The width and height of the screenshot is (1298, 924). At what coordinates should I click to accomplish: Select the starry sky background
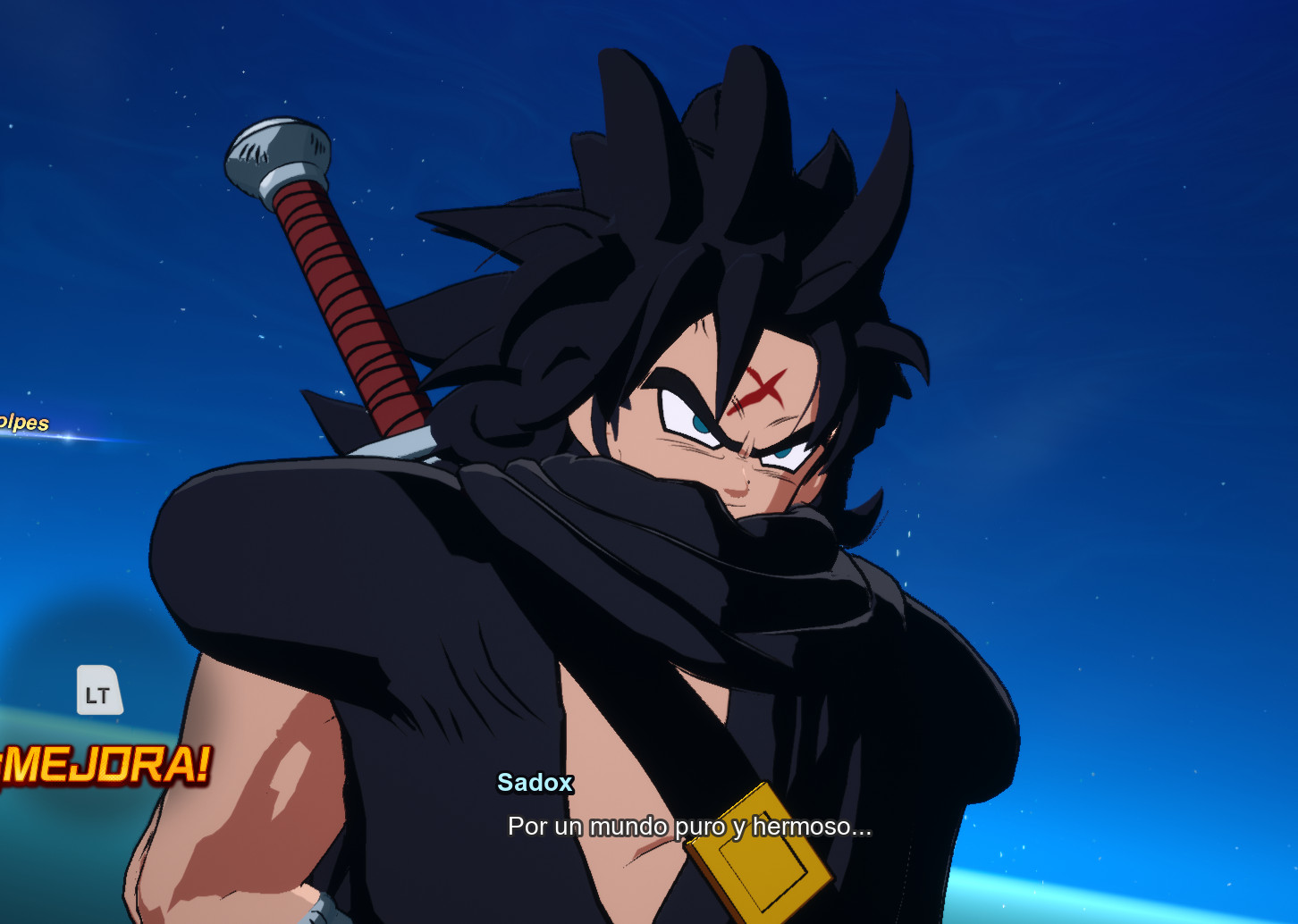coord(1117,179)
